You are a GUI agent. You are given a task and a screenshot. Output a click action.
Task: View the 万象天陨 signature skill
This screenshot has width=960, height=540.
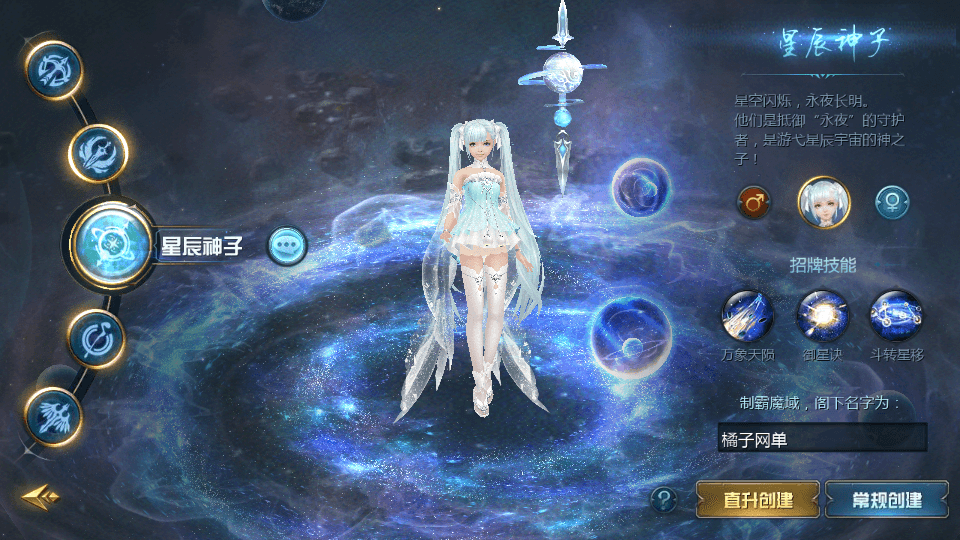pyautogui.click(x=748, y=315)
